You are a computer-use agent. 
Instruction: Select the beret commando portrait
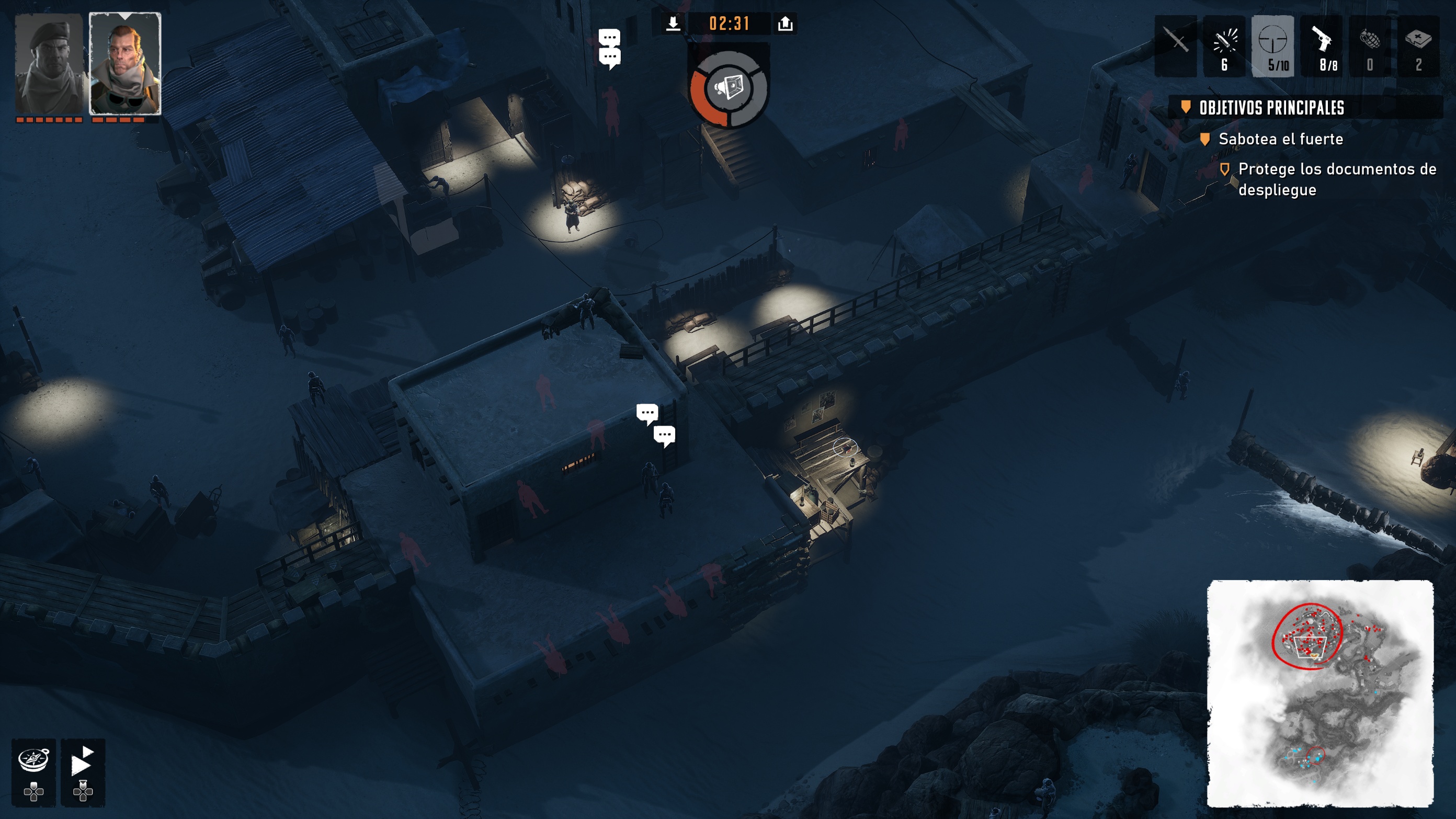[49, 63]
